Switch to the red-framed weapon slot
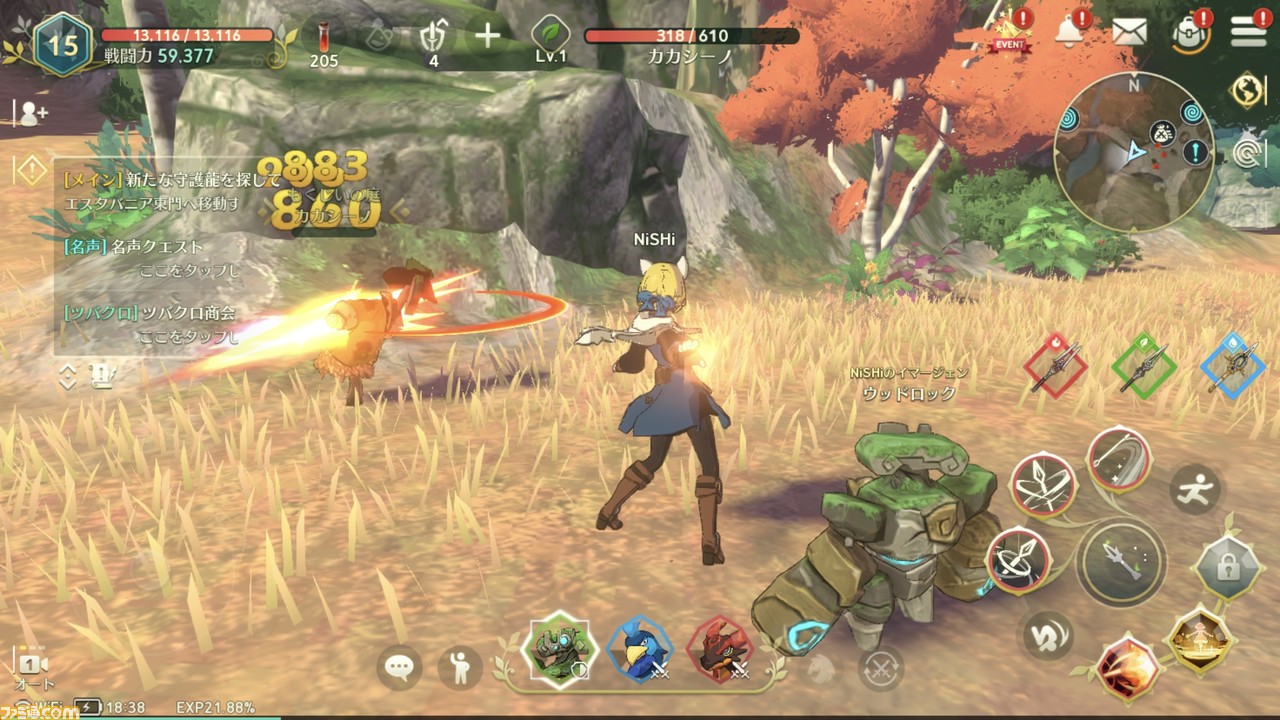1280x720 pixels. tap(1055, 366)
